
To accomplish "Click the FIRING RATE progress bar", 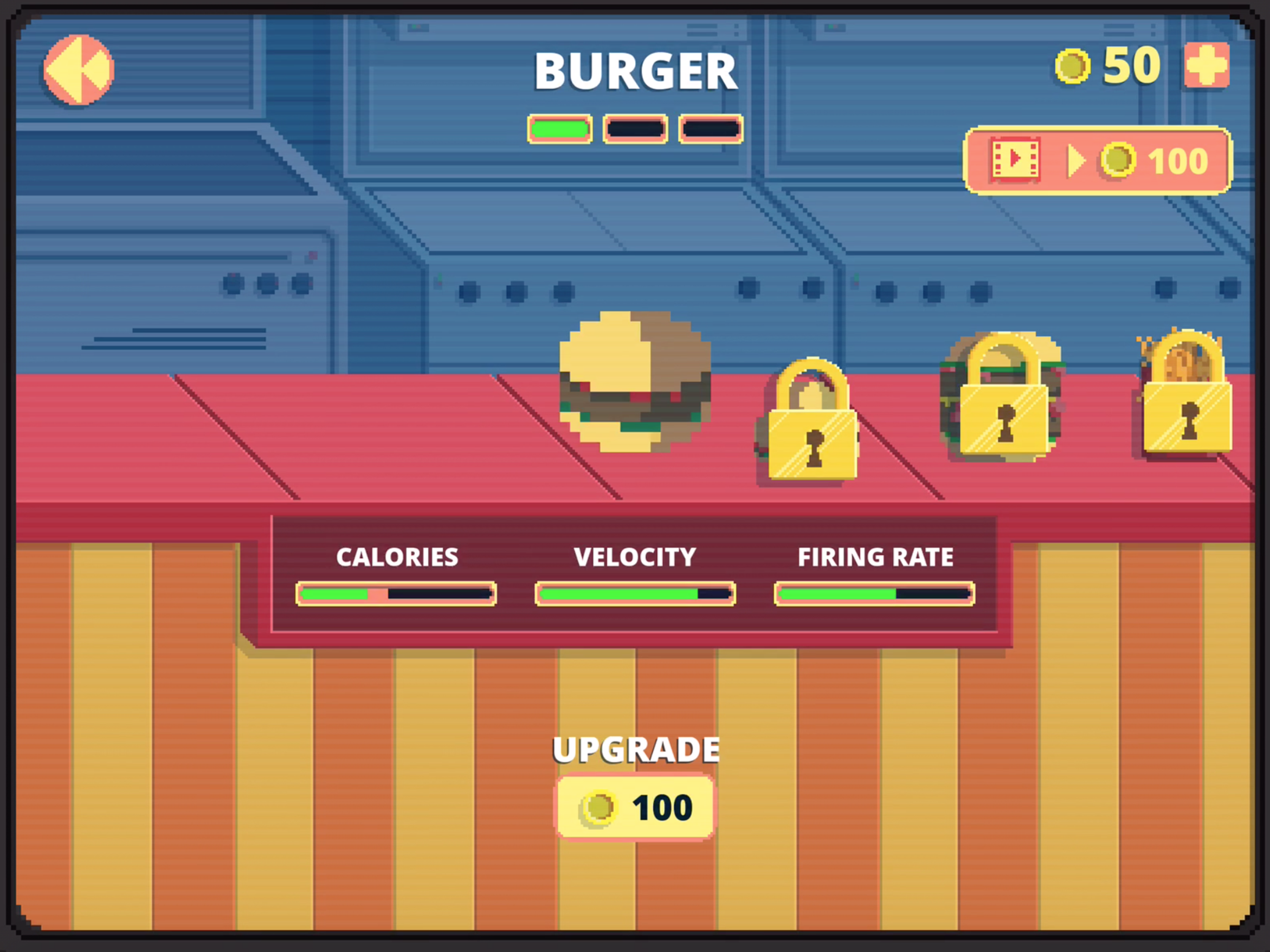I will [x=873, y=593].
